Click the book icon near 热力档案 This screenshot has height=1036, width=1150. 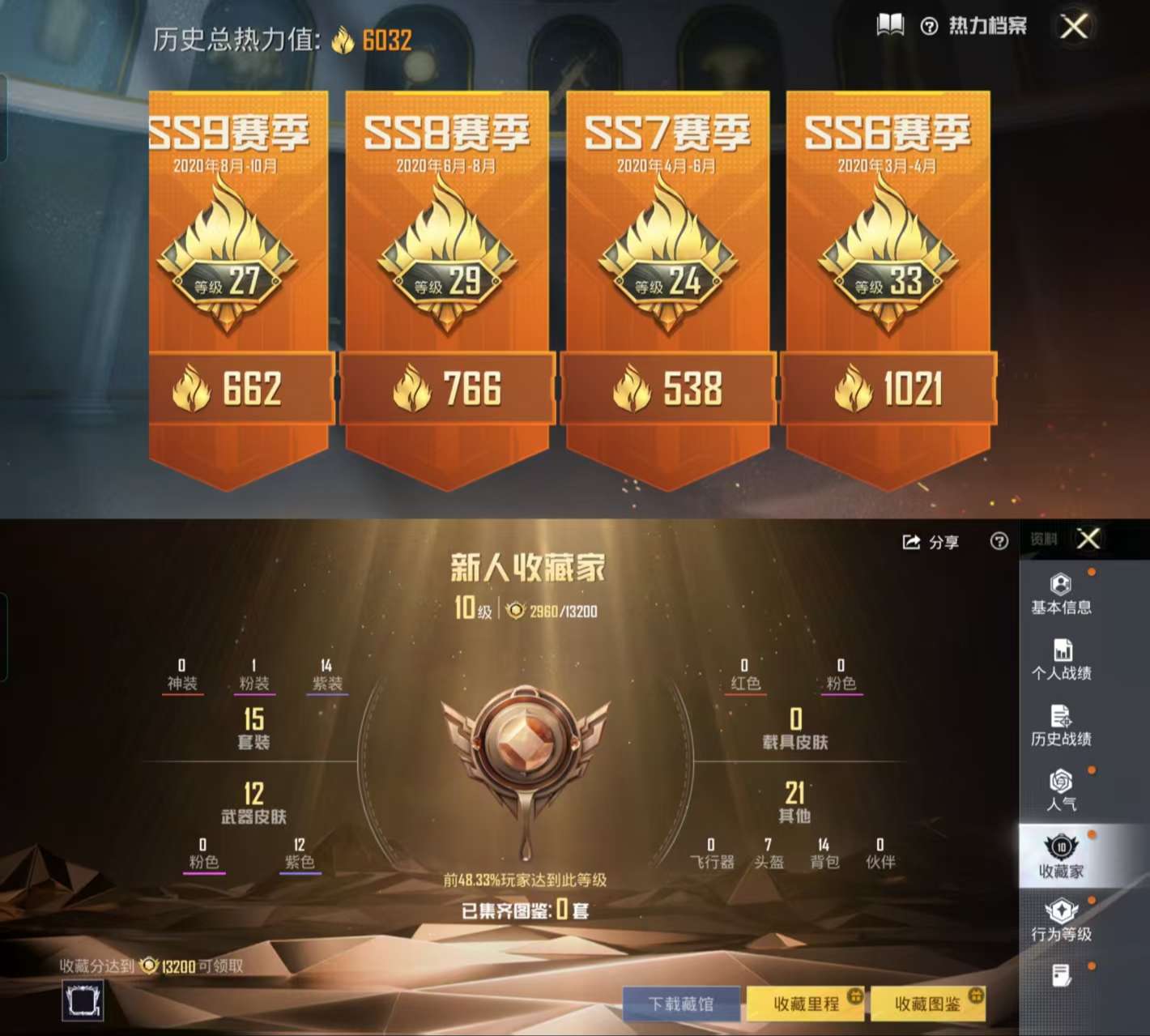tap(889, 25)
